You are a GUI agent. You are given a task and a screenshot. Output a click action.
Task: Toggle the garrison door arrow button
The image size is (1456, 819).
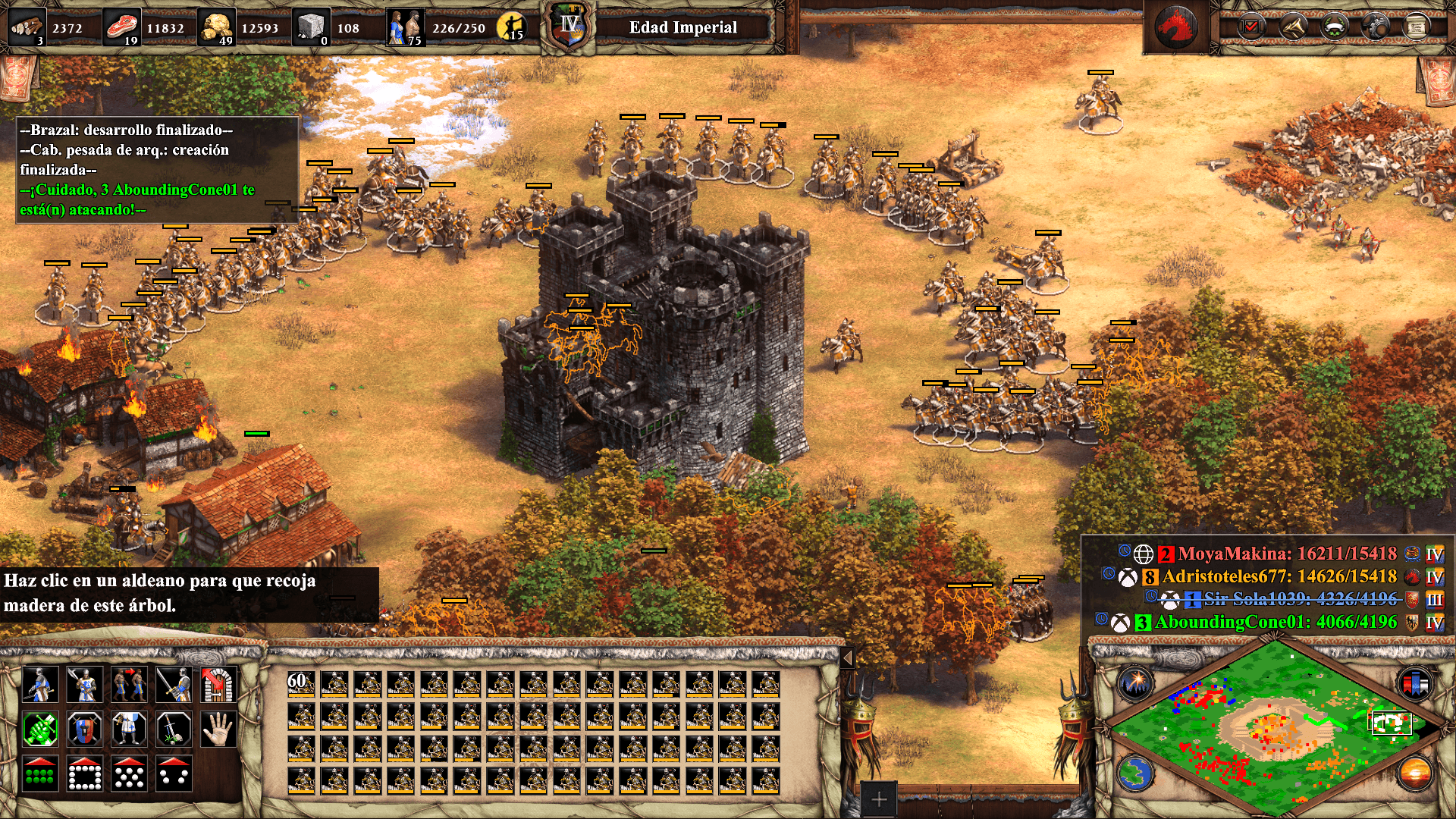pyautogui.click(x=218, y=685)
